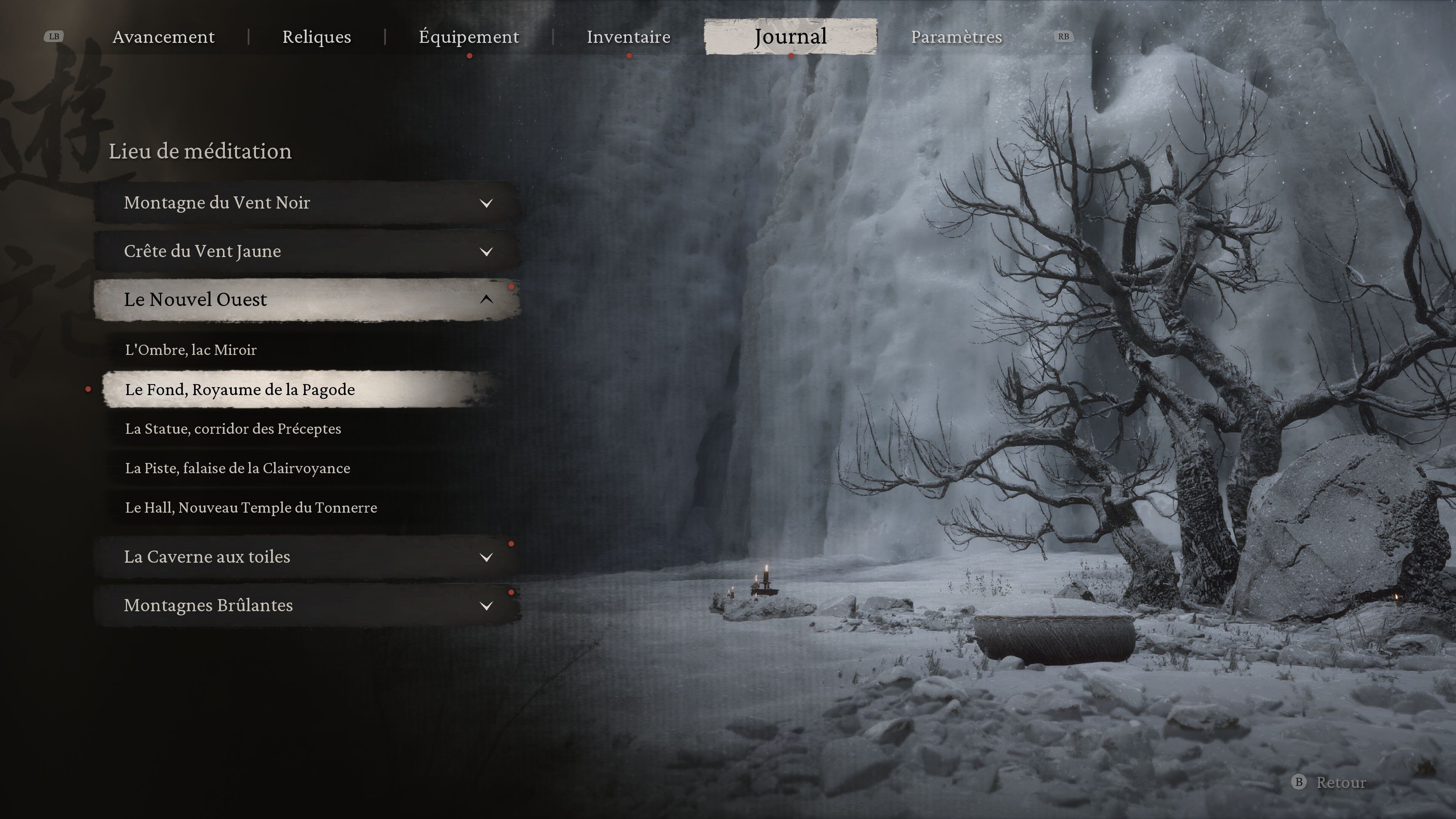
Task: Go to the Équipement tab
Action: click(469, 37)
